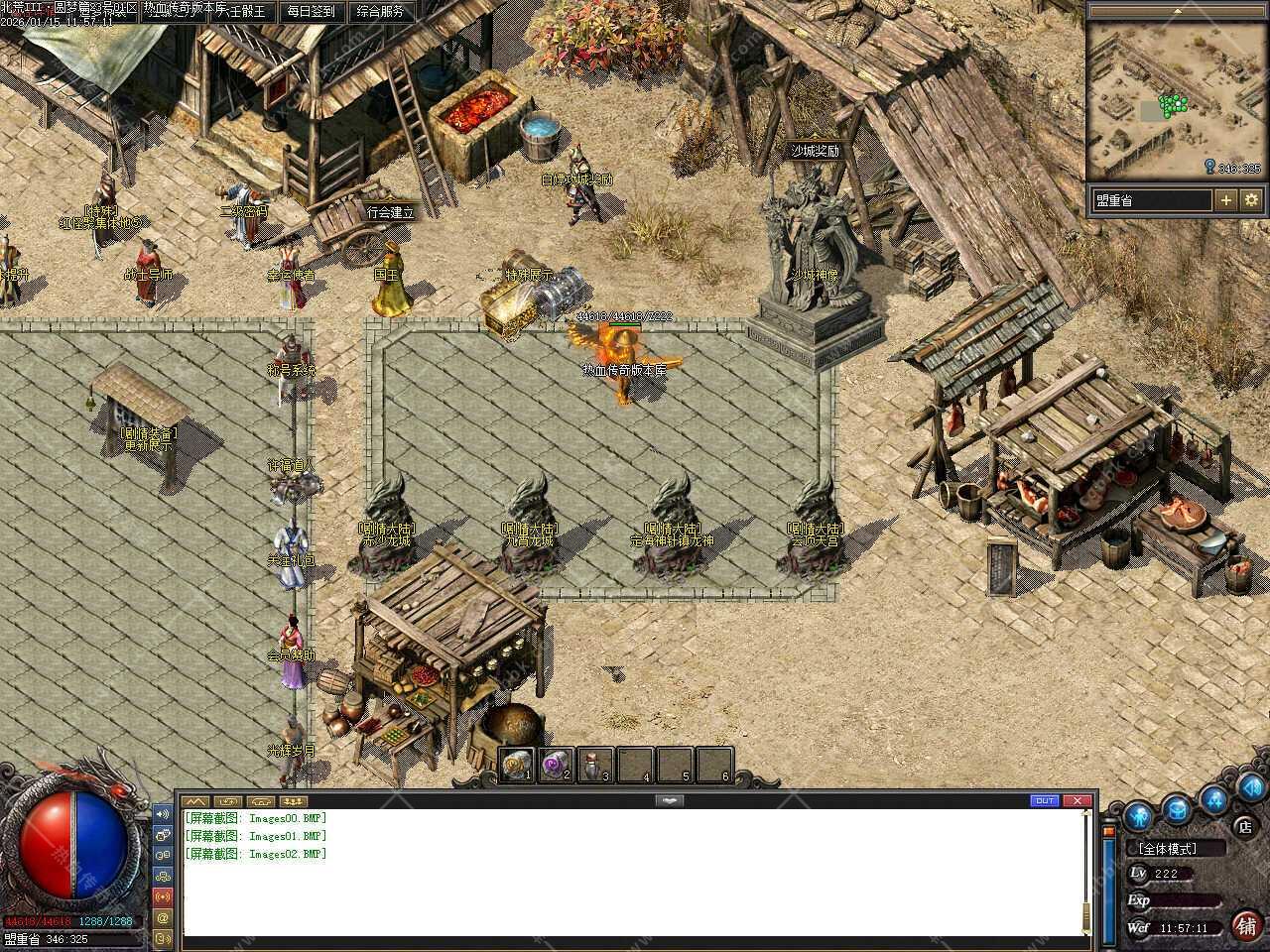The image size is (1270, 952).
Task: Open the 店 shop button
Action: (x=1244, y=826)
